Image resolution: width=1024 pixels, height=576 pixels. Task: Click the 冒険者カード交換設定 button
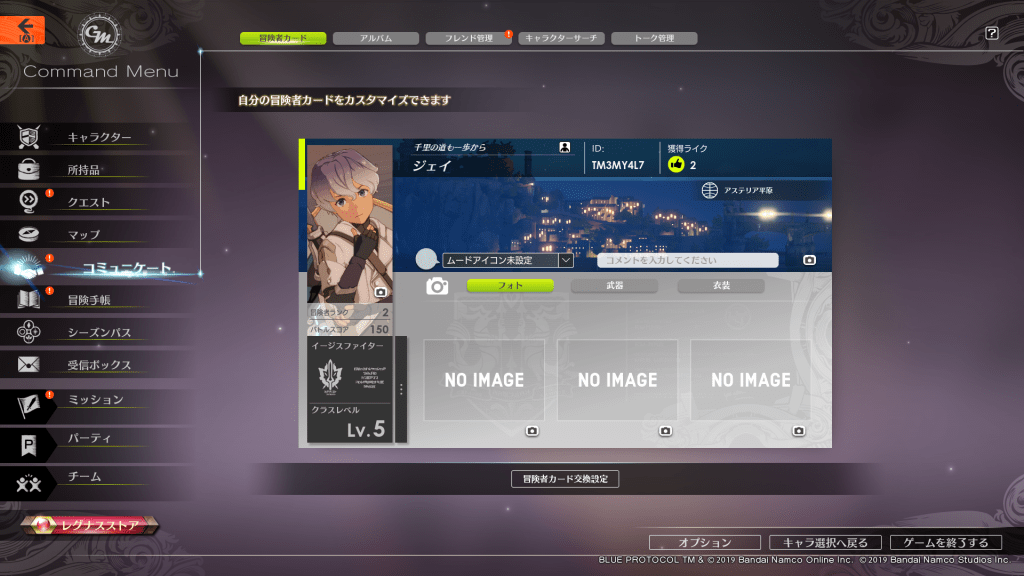point(564,479)
